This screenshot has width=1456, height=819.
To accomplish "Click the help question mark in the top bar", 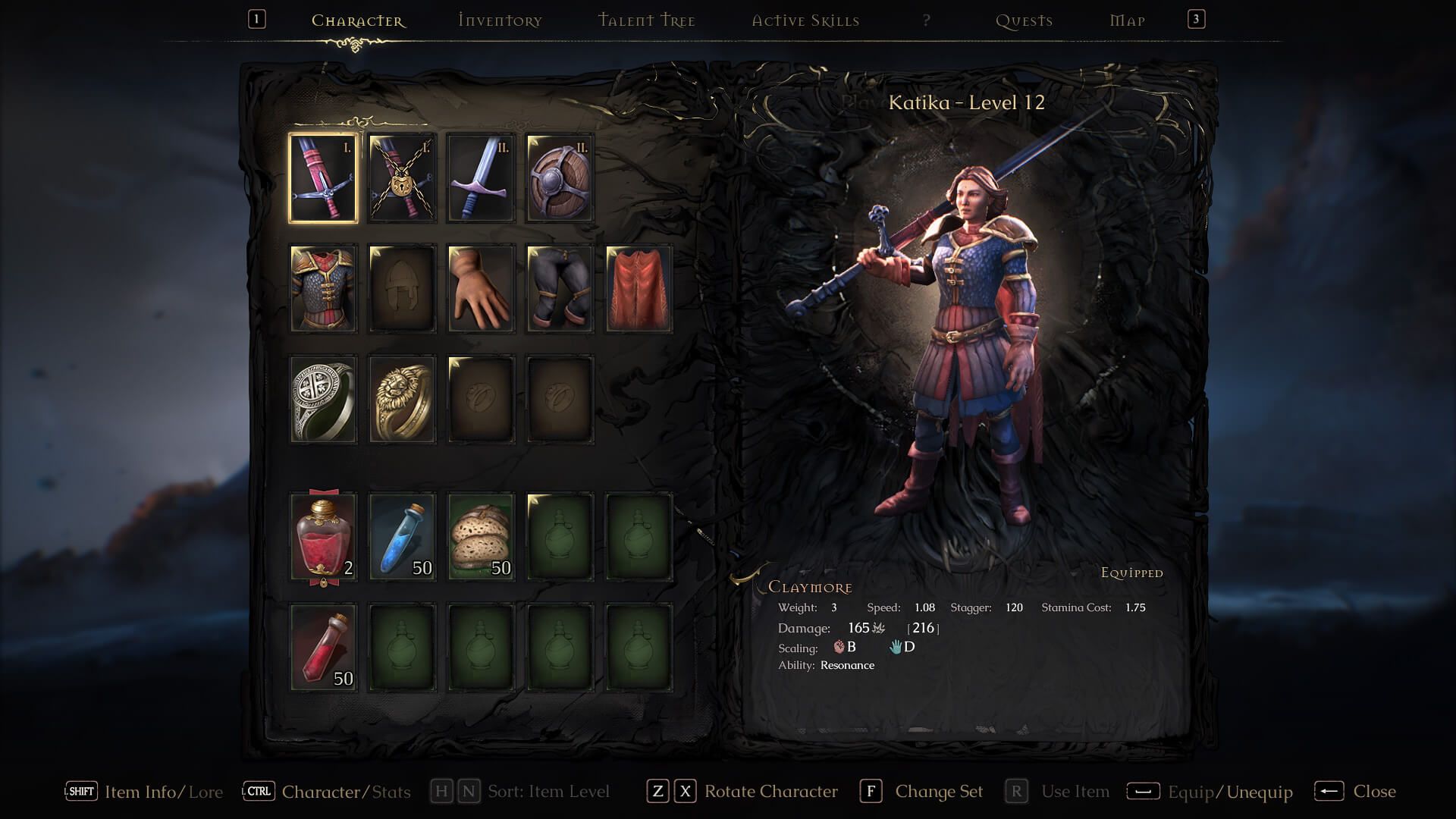I will coord(925,20).
